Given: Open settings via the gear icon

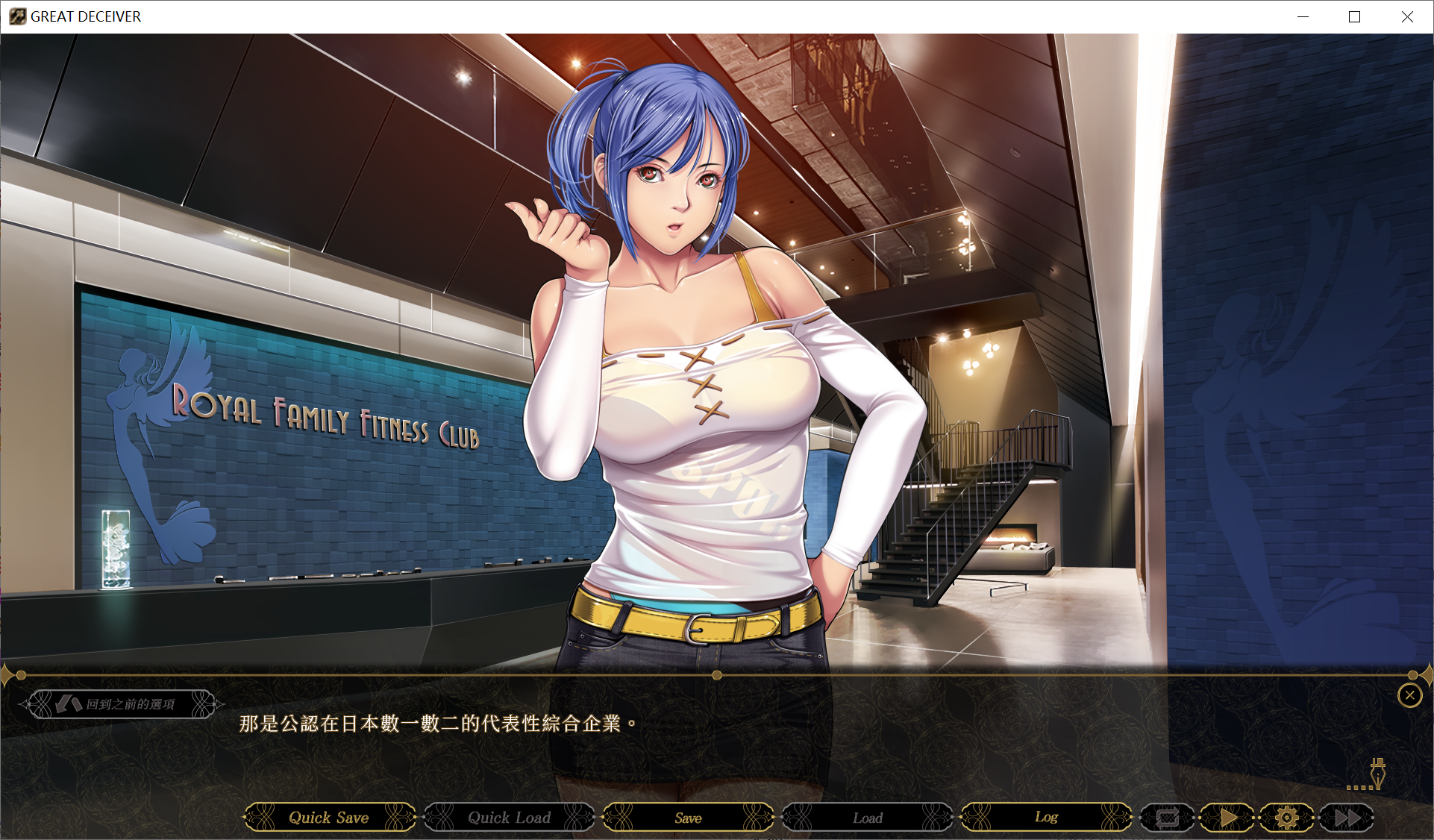Looking at the screenshot, I should click(1287, 818).
